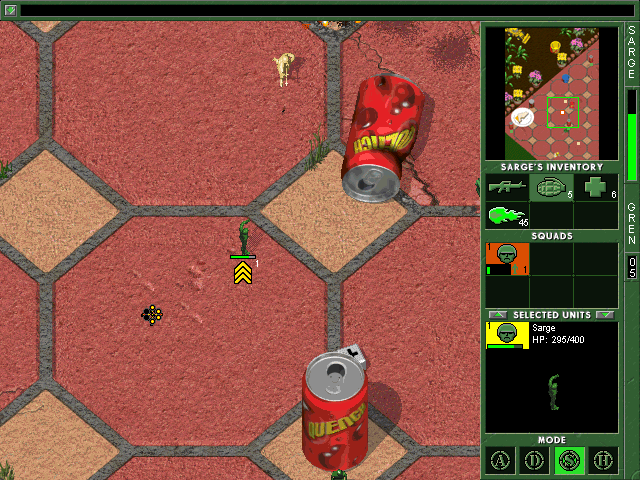This screenshot has height=480, width=640.
Task: Click the selected units down arrow
Action: [x=604, y=315]
